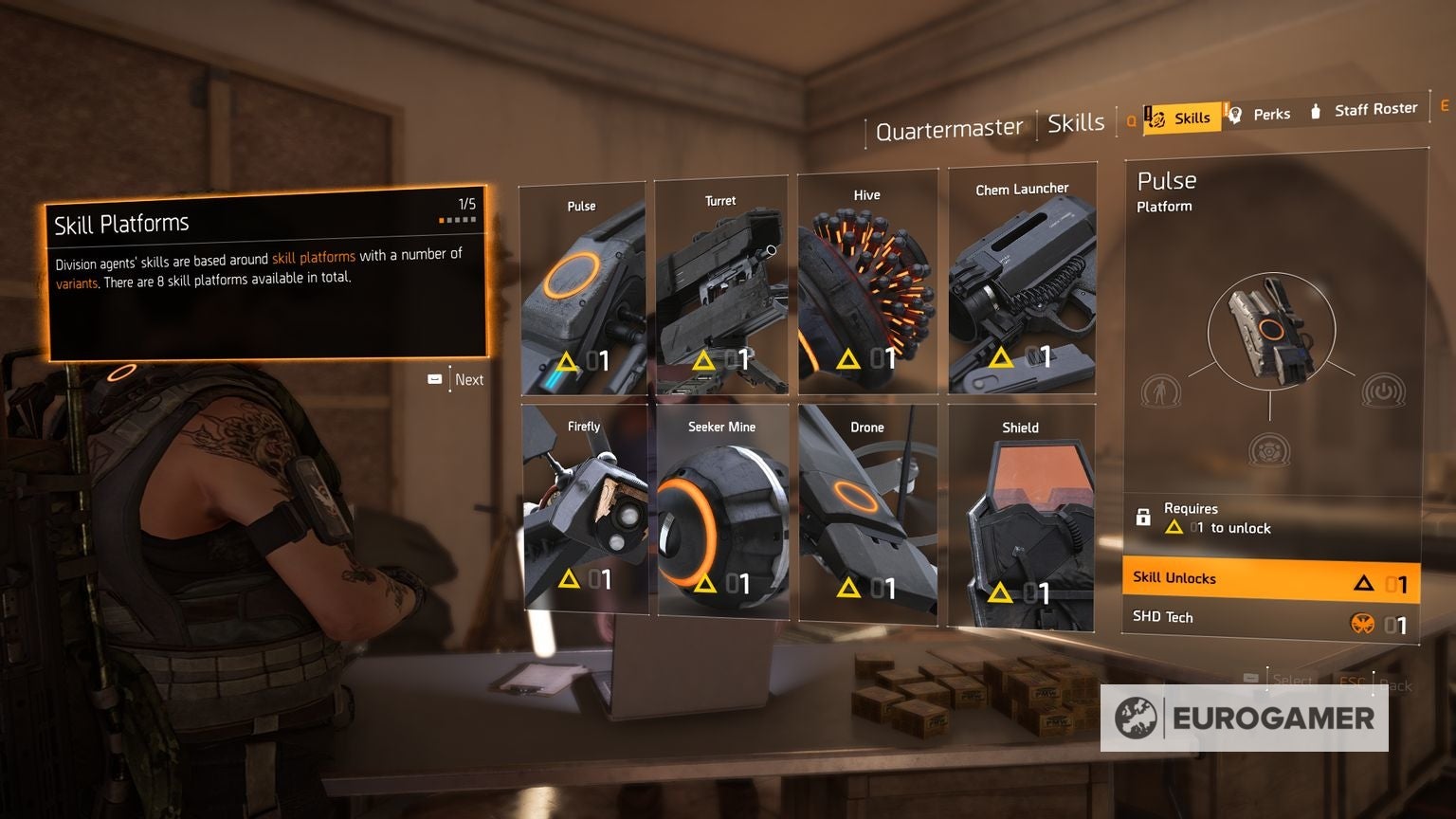This screenshot has height=819, width=1456.
Task: Select the Chem Launcher skill
Action: click(1024, 284)
